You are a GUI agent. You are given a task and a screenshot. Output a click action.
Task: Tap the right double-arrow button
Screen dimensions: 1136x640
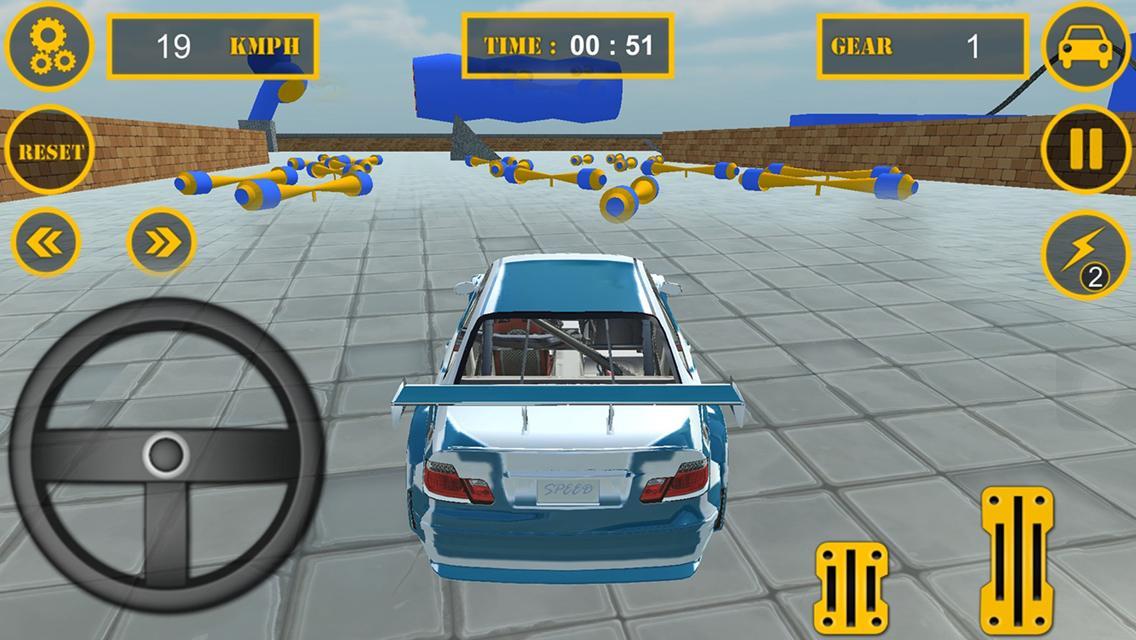pyautogui.click(x=161, y=242)
